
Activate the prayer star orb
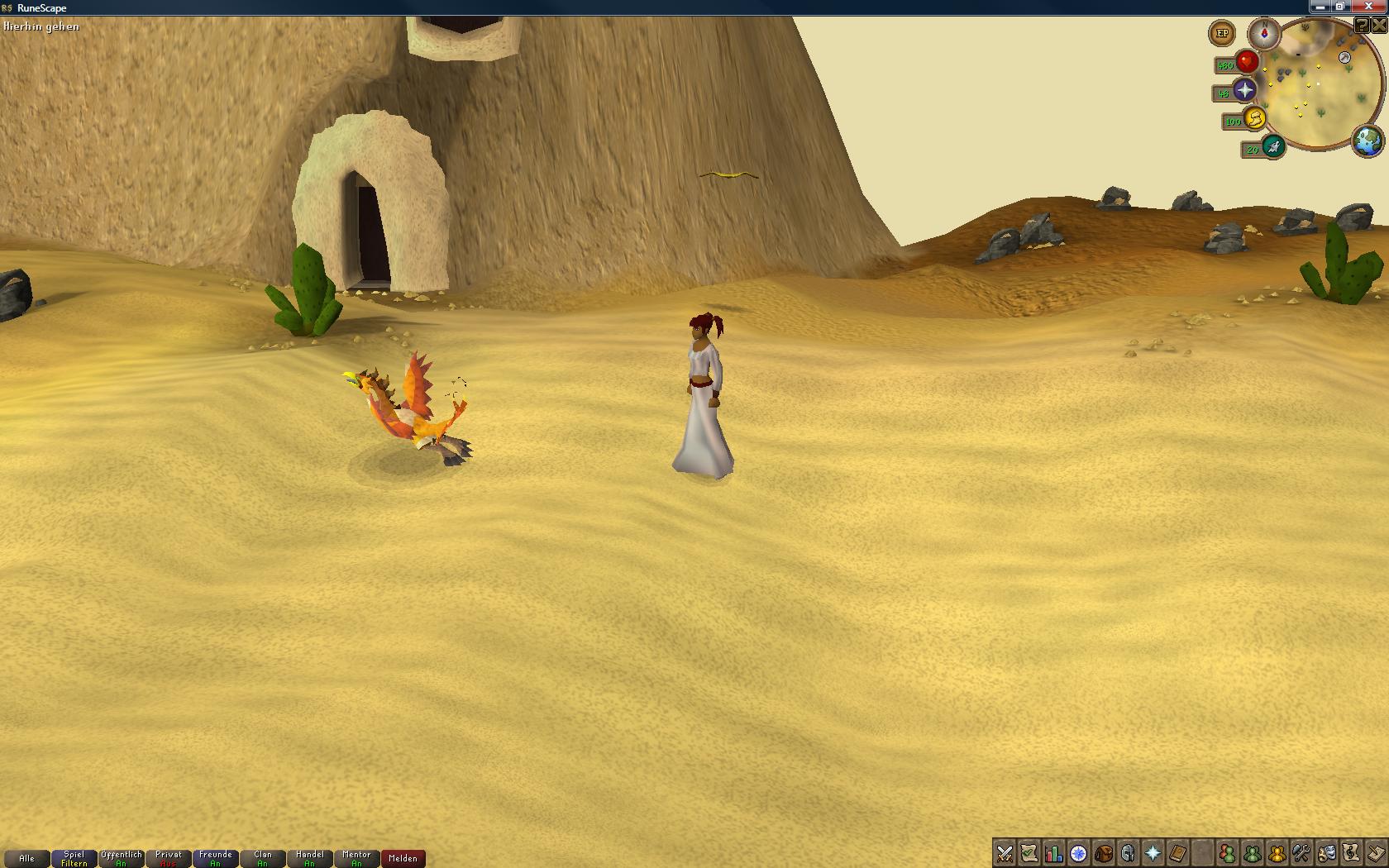point(1244,90)
